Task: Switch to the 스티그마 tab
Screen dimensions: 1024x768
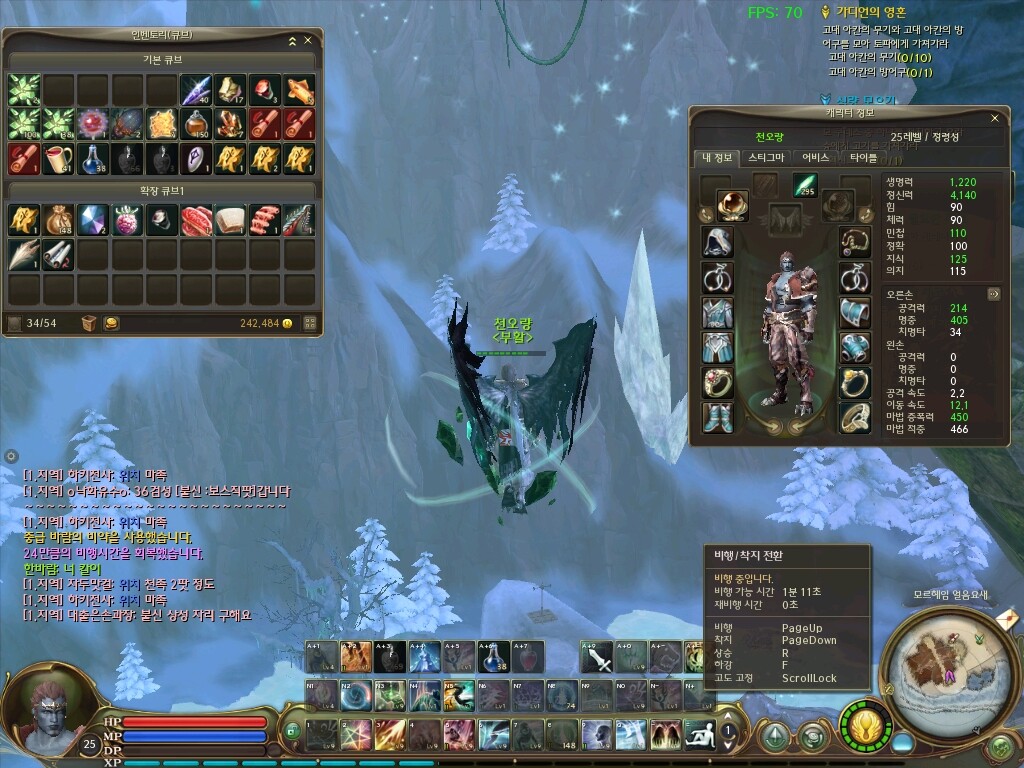Action: (766, 157)
